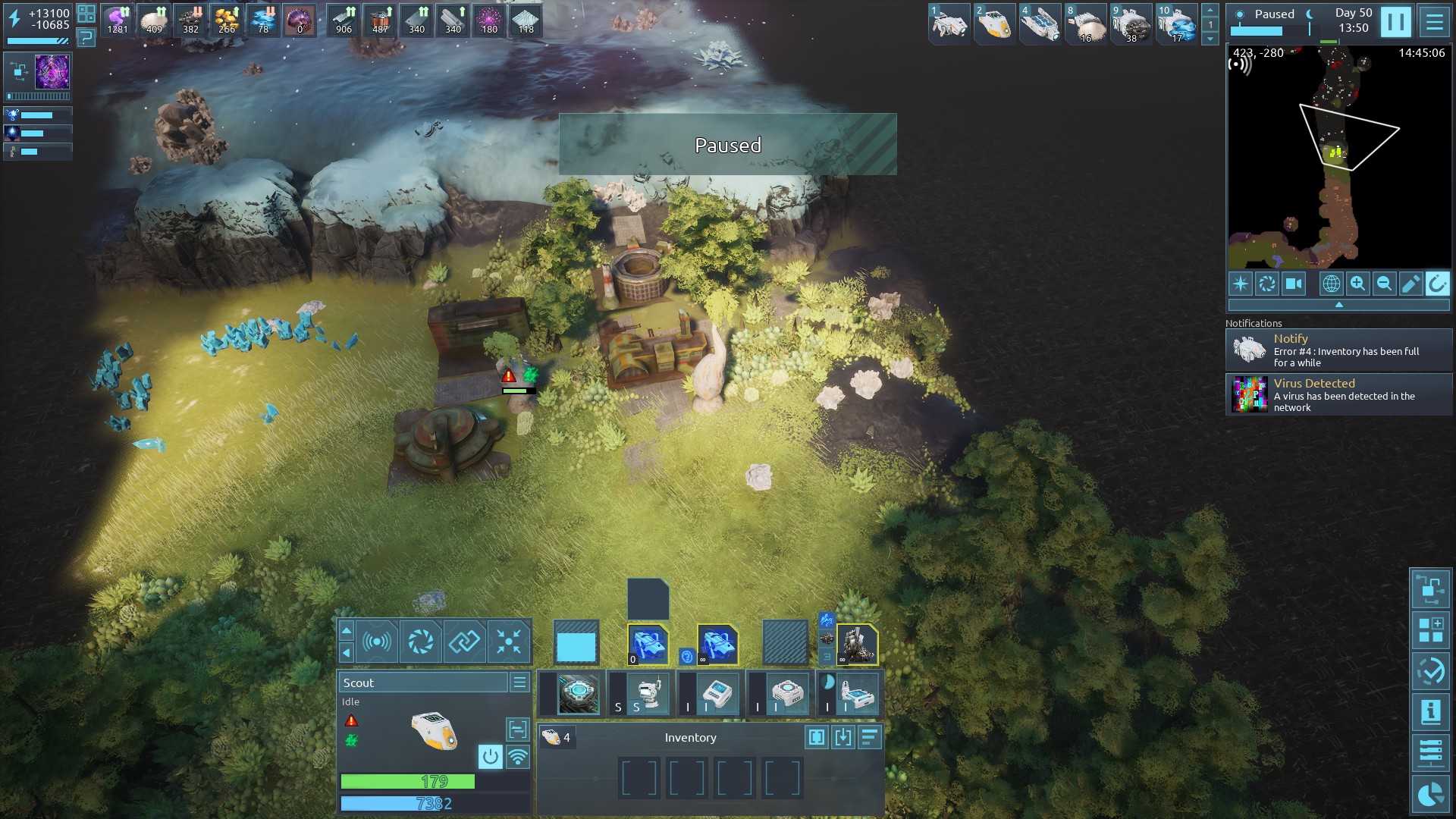This screenshot has height=819, width=1456.
Task: Select the minimap pencil tool
Action: 1410,284
